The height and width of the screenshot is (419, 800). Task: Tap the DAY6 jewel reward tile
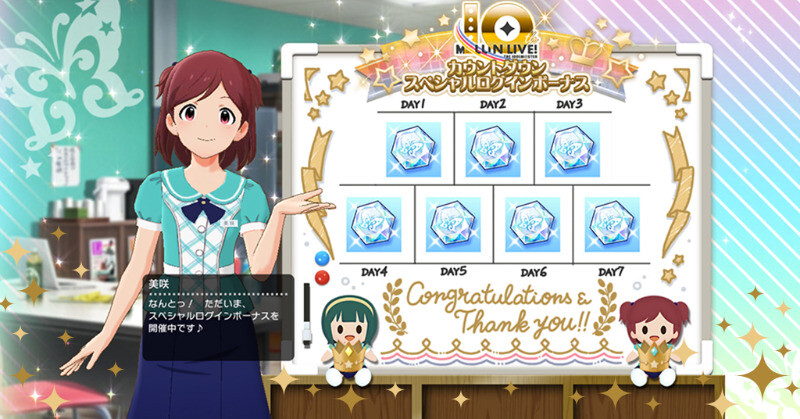(x=532, y=224)
